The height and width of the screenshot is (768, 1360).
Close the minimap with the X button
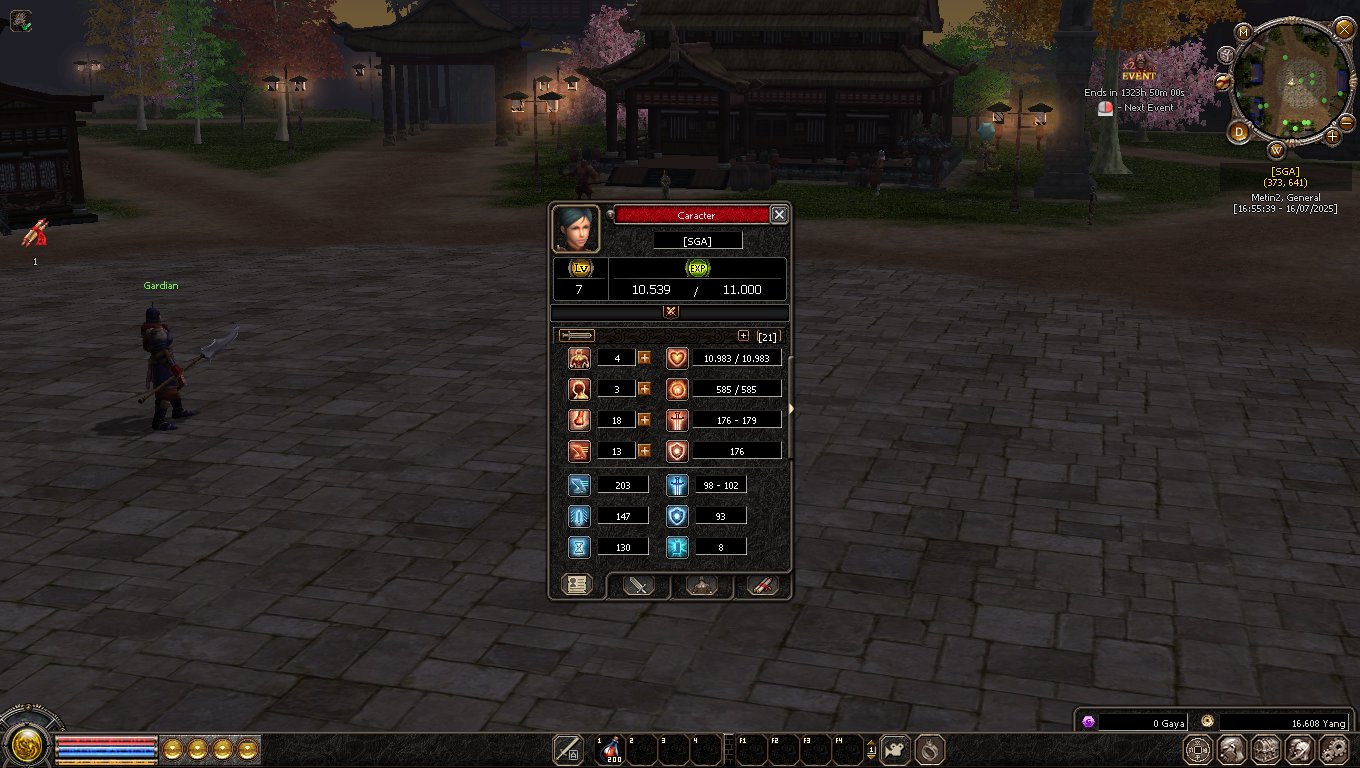pyautogui.click(x=1343, y=28)
